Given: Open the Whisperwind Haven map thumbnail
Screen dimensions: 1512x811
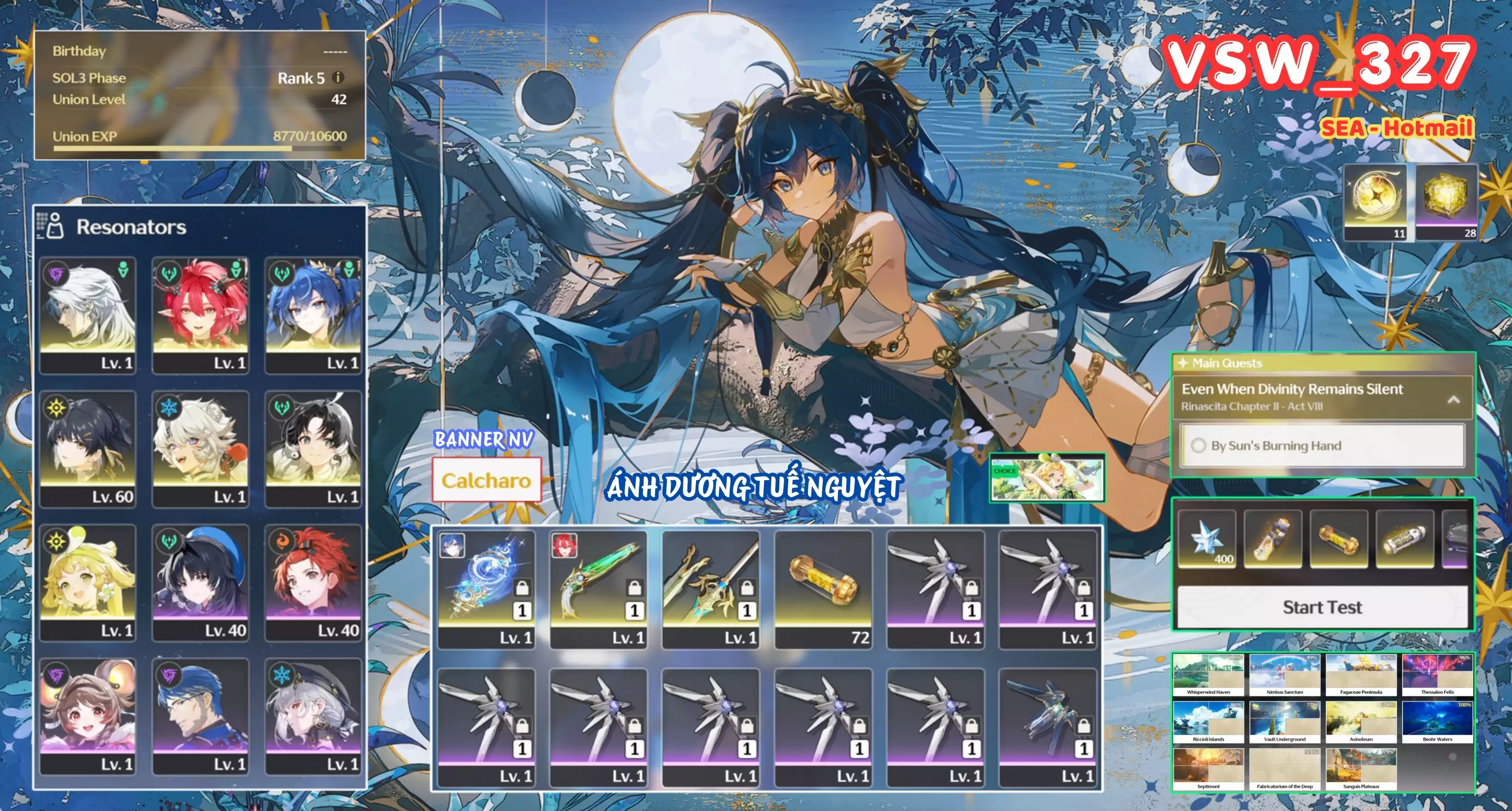Looking at the screenshot, I should (x=1208, y=675).
